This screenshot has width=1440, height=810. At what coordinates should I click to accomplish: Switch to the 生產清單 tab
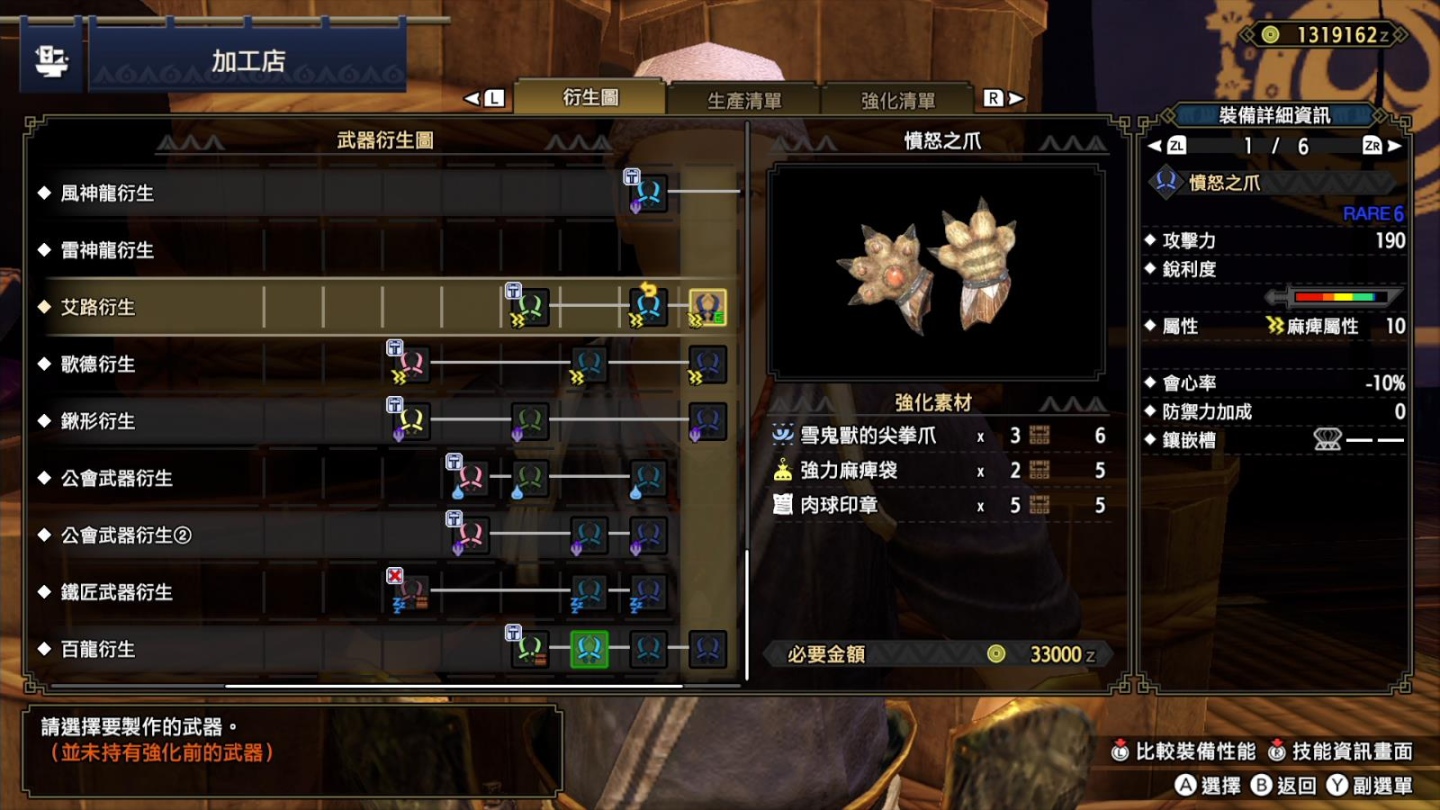pos(744,100)
